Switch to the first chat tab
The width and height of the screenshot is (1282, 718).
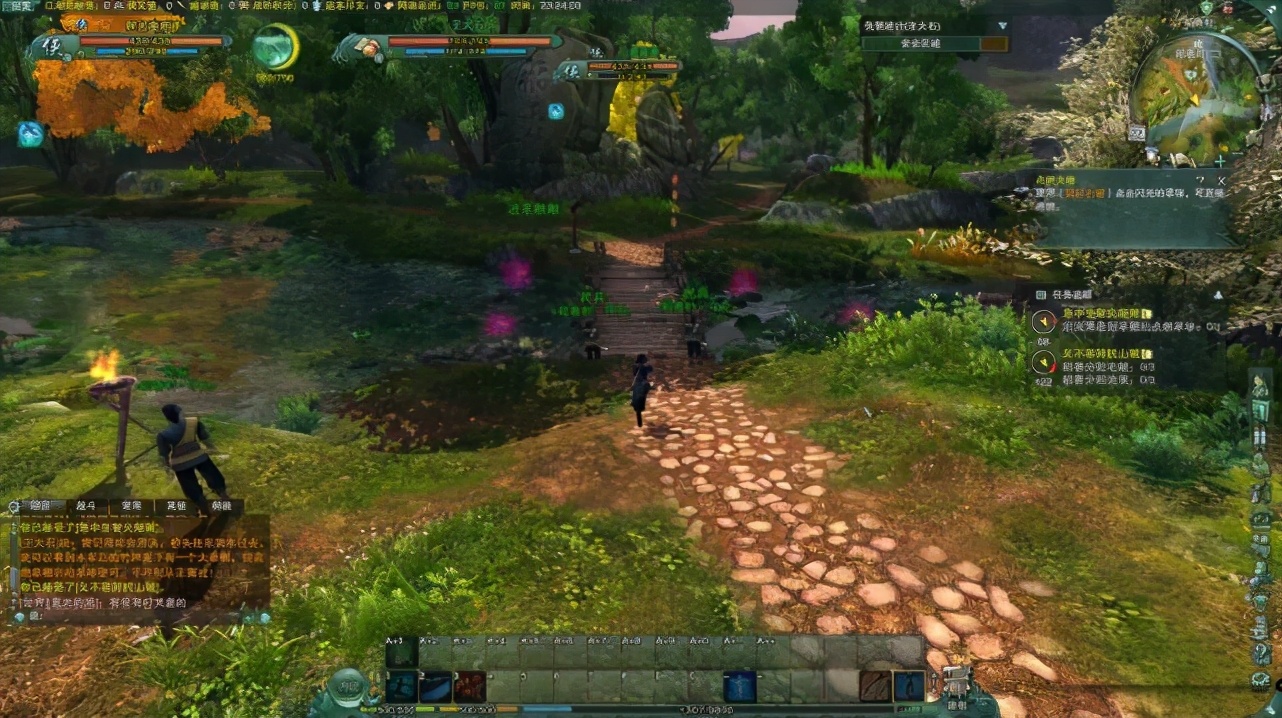(x=40, y=507)
